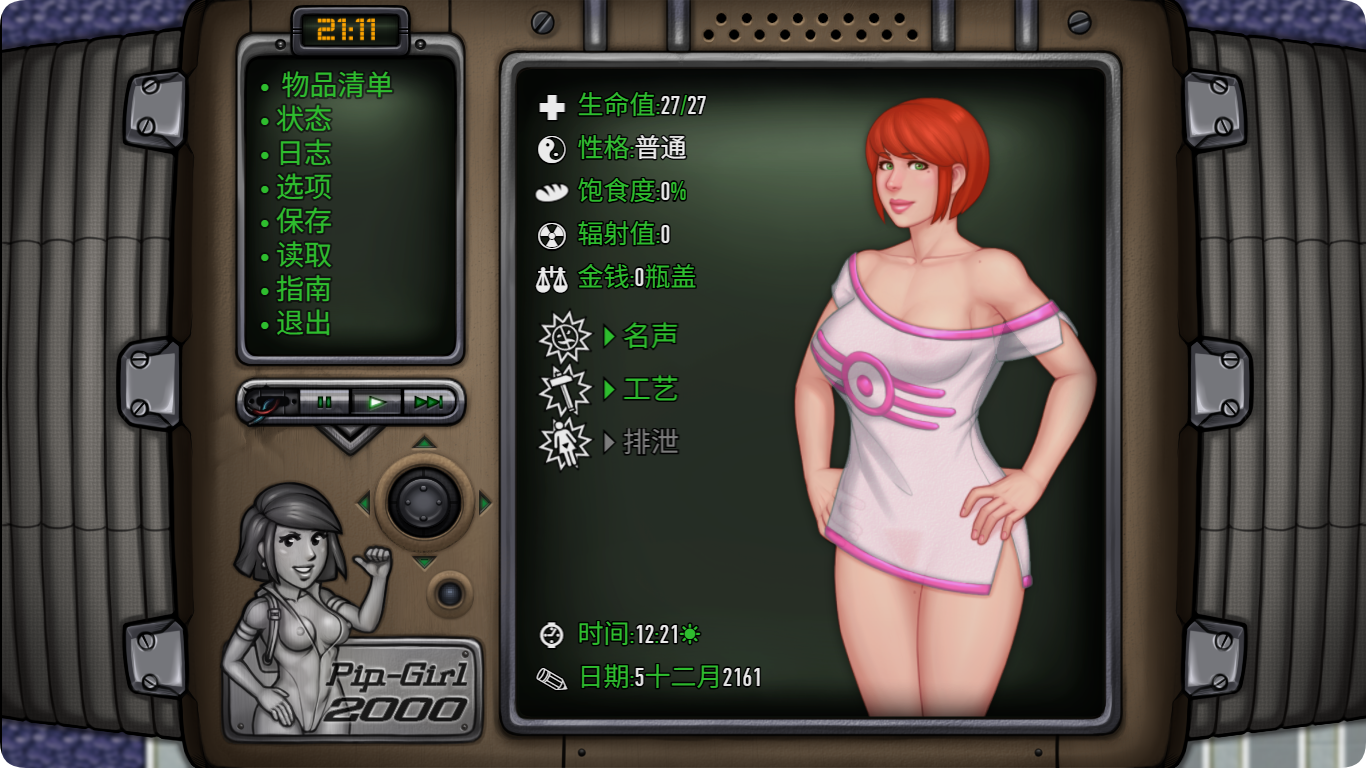Viewport: 1366px width, 768px height.
Task: Click the skip-forward radio button
Action: click(429, 402)
